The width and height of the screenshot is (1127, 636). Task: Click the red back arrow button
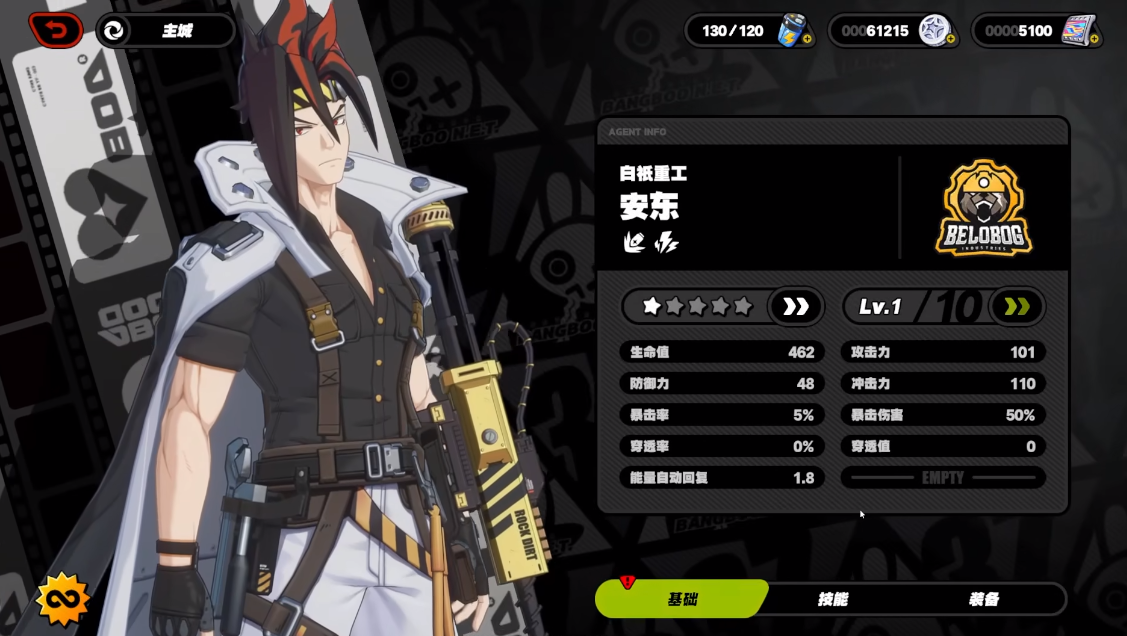[56, 30]
